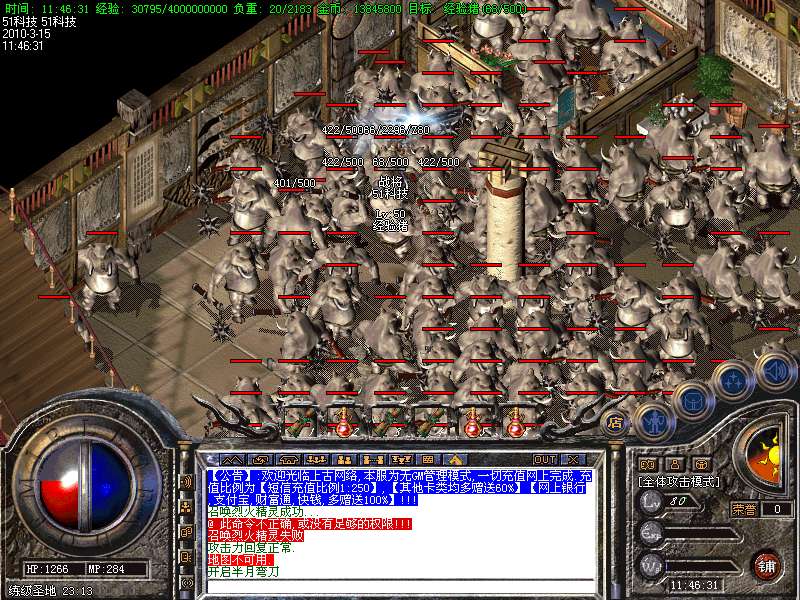Click the chat text input line
This screenshot has width=800, height=600.
click(400, 586)
